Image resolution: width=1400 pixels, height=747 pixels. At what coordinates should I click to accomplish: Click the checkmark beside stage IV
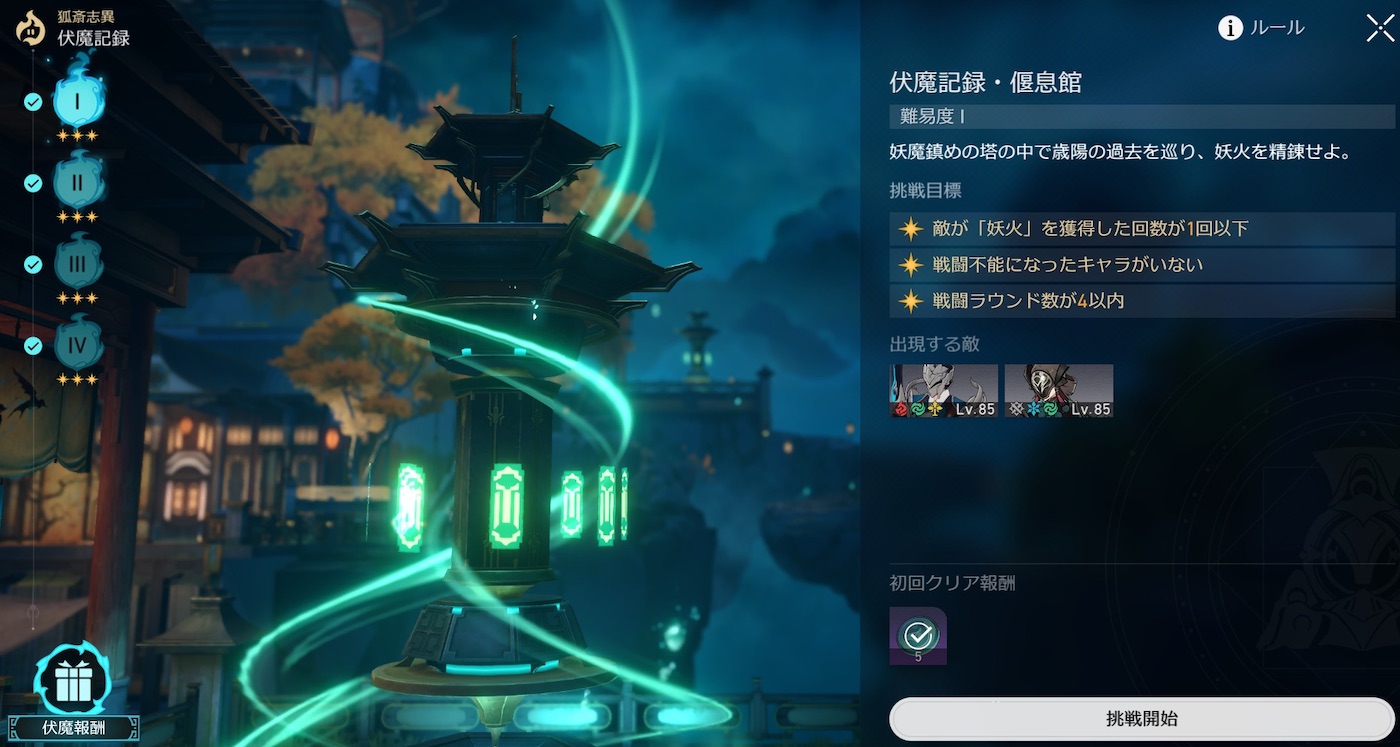(x=32, y=346)
